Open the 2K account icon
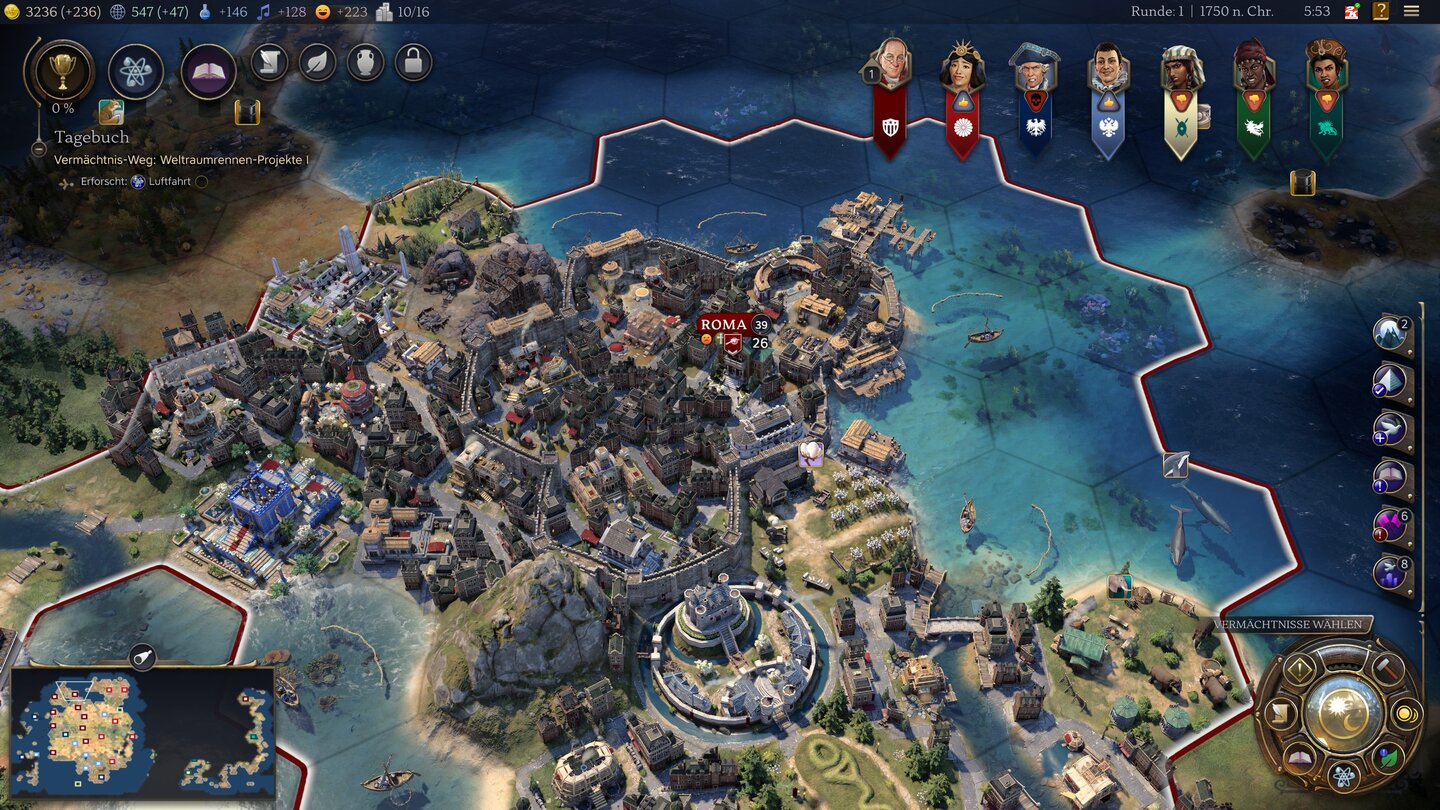 [x=1351, y=11]
